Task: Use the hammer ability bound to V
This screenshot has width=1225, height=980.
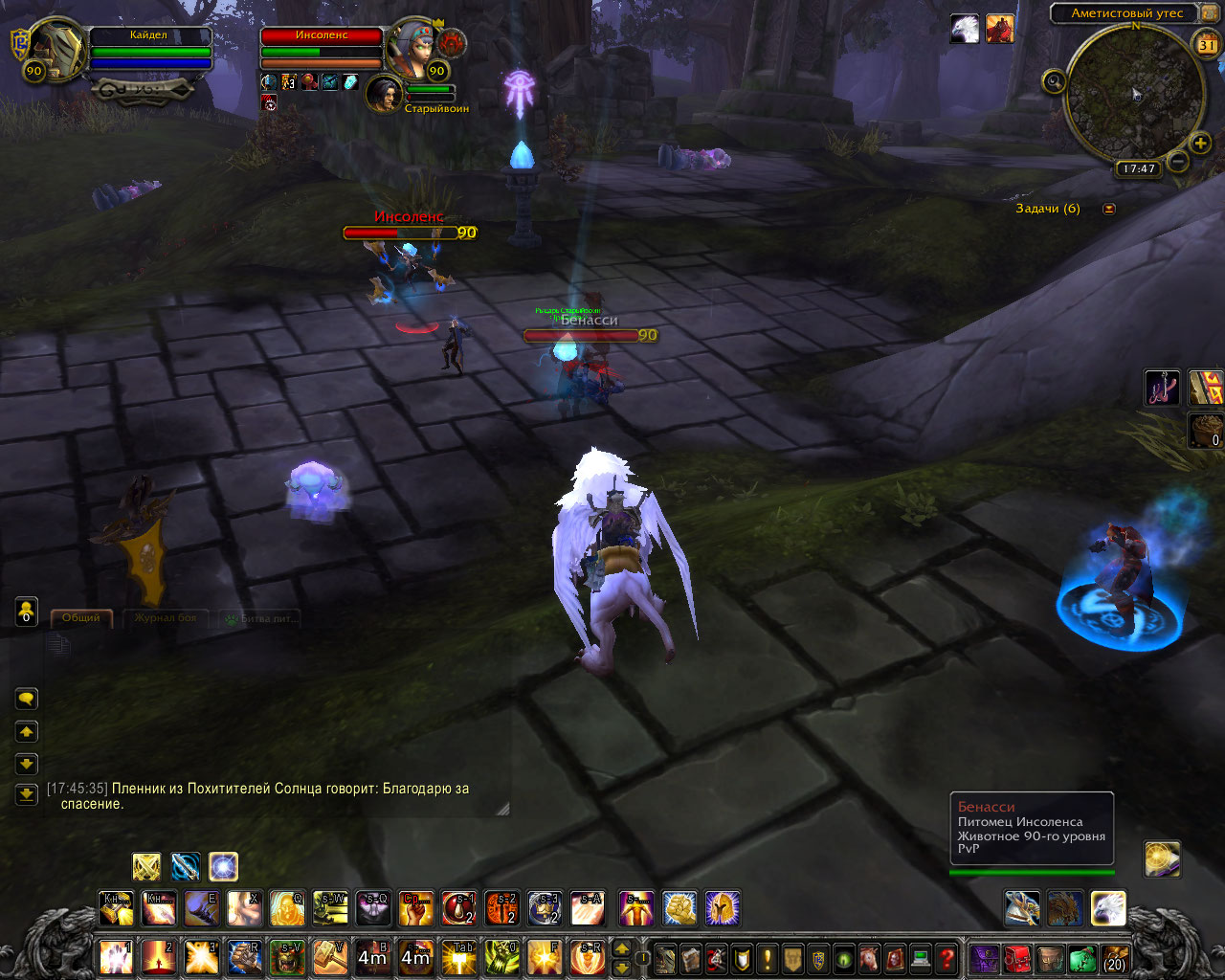Action: point(330,957)
